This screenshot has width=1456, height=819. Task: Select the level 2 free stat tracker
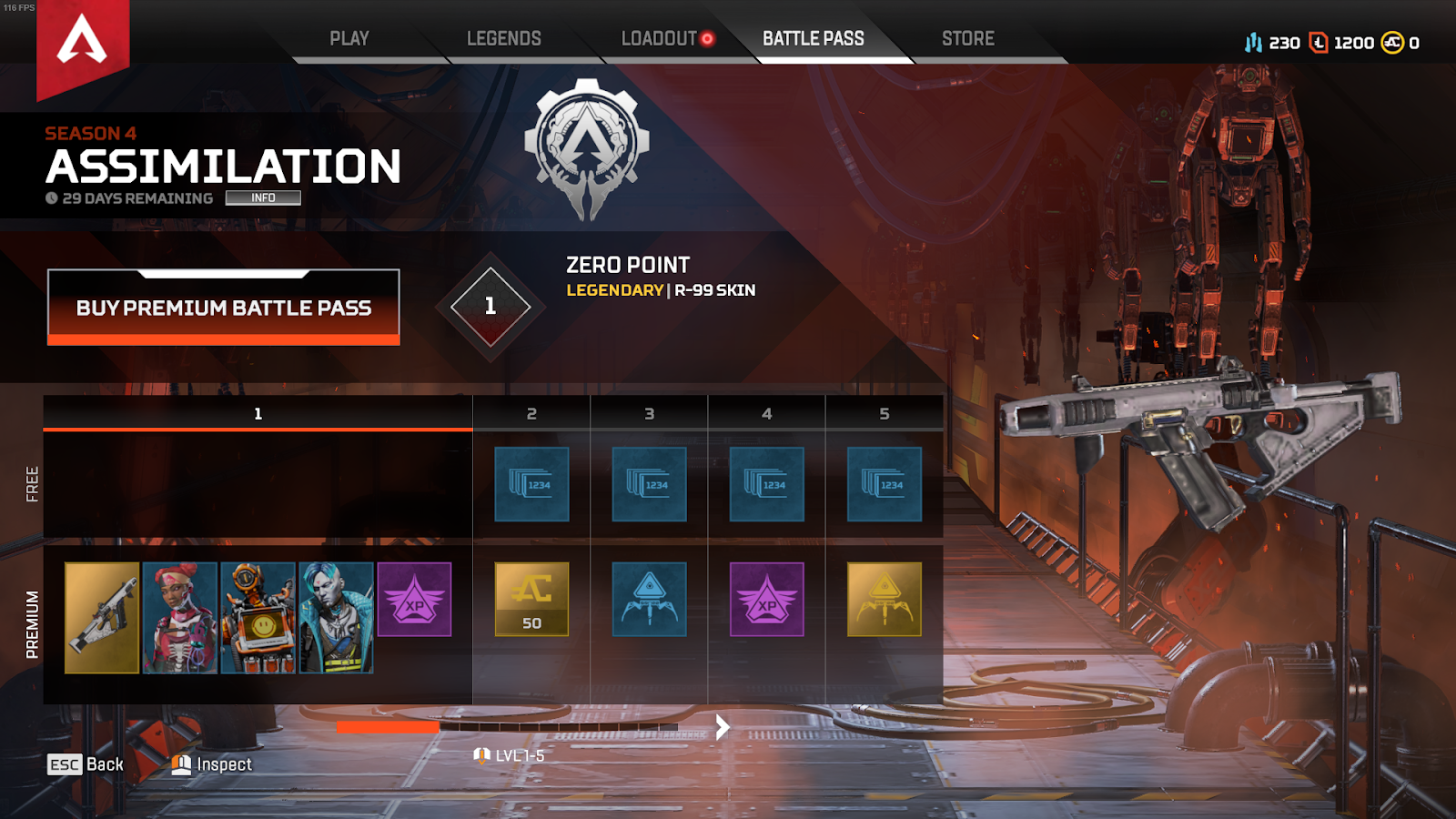[531, 484]
